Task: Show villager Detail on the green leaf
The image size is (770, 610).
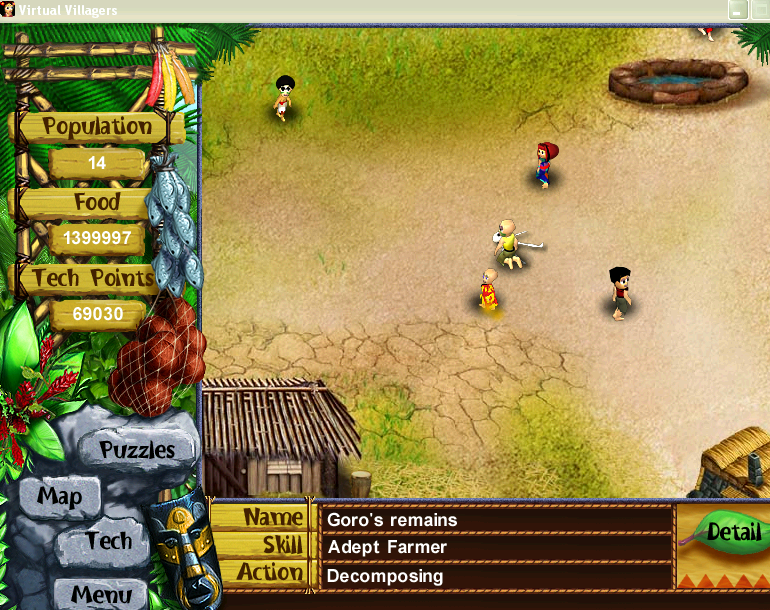Action: [x=727, y=532]
